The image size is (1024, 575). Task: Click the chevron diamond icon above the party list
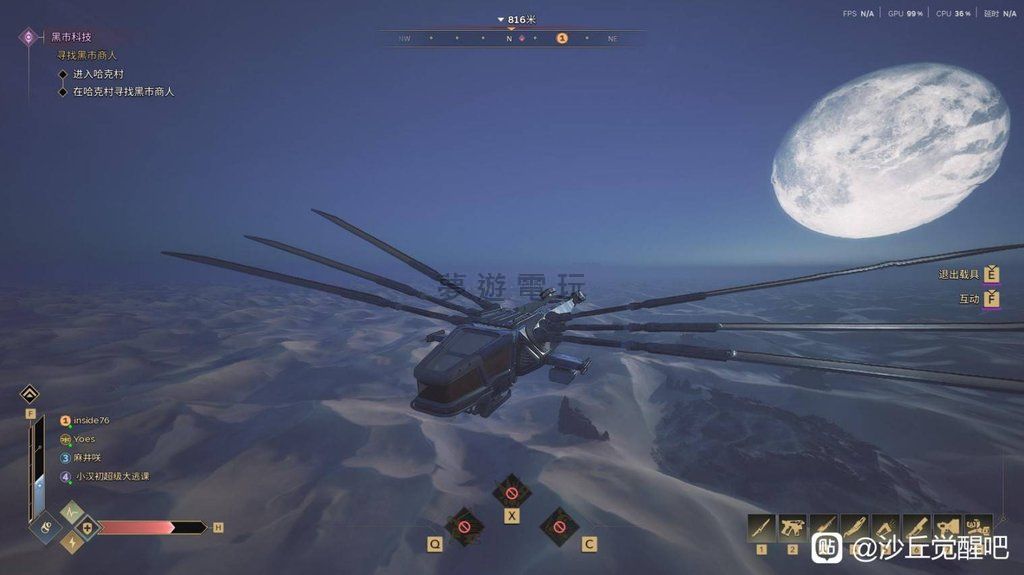coord(29,394)
